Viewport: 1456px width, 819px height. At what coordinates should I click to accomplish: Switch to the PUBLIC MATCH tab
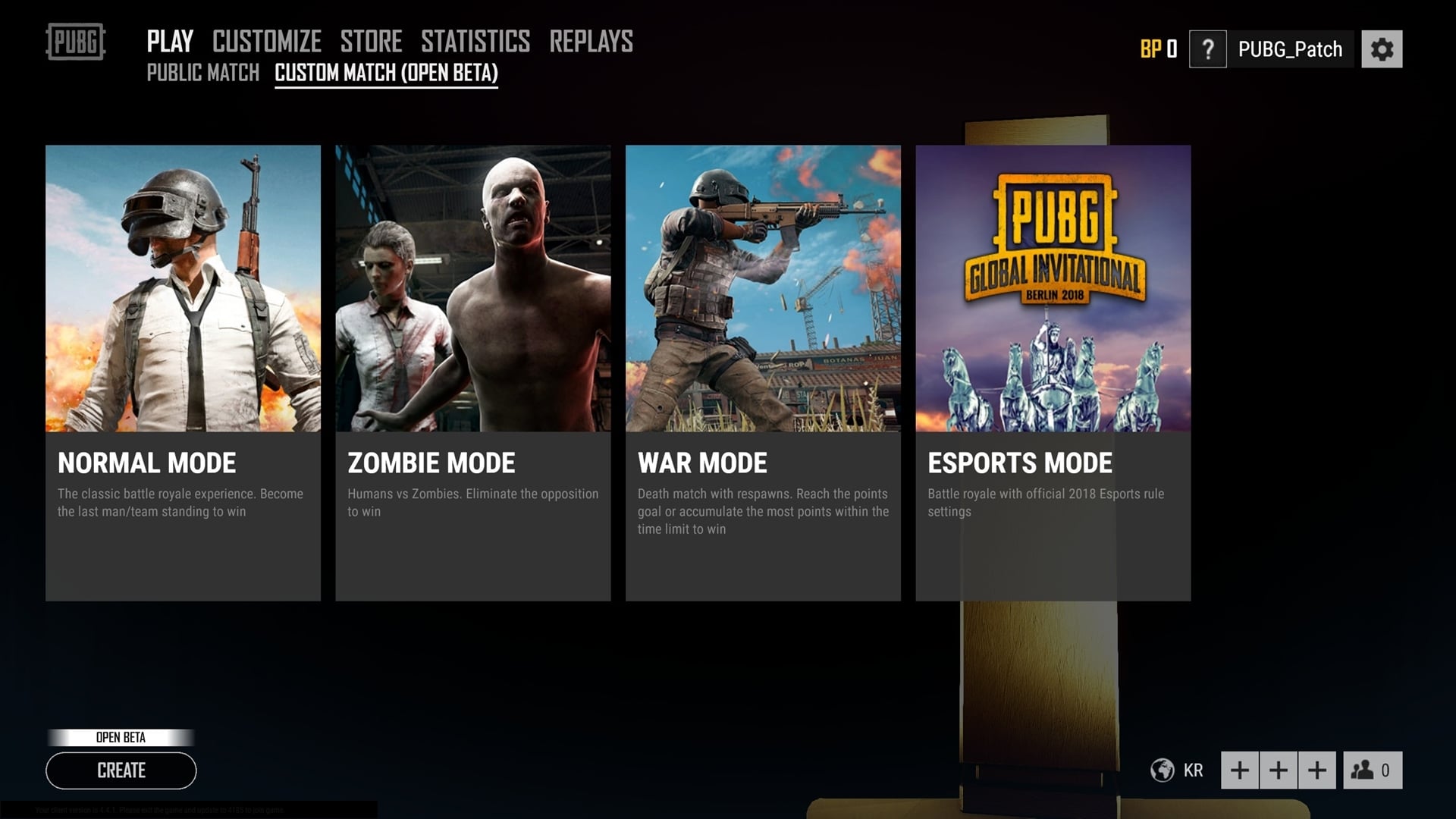point(203,73)
